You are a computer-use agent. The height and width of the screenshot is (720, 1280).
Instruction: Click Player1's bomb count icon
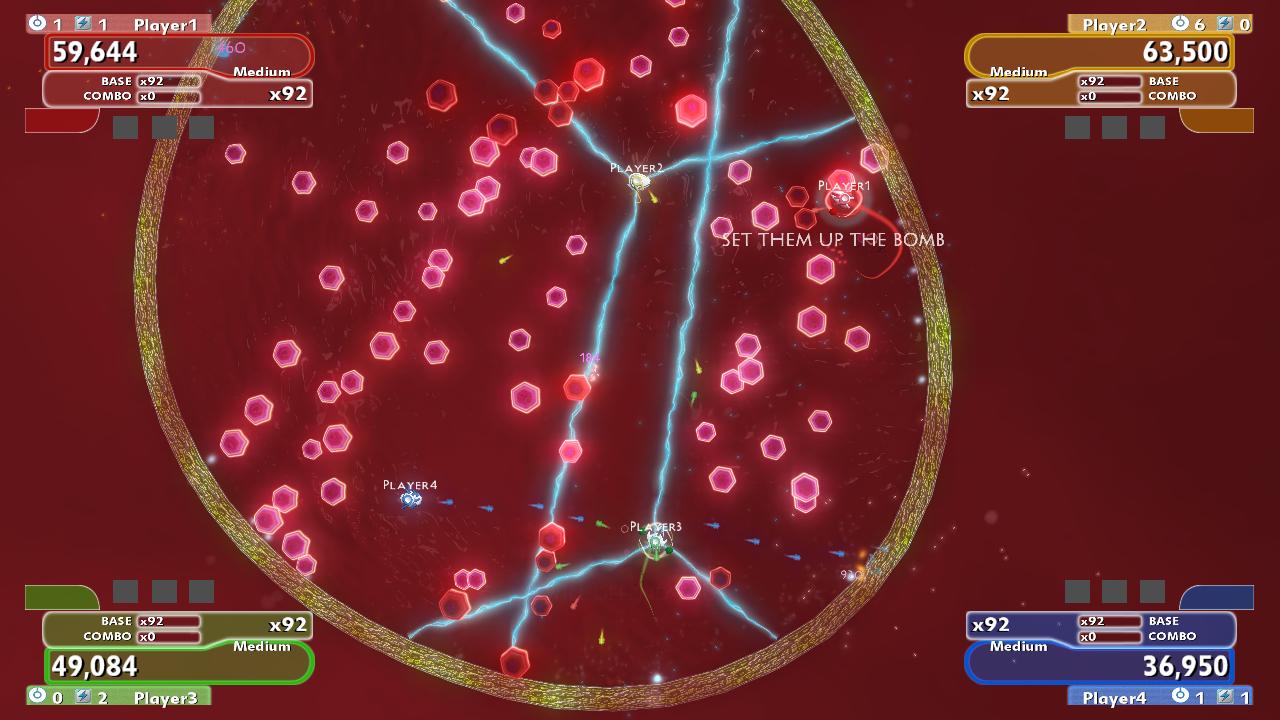tap(37, 23)
